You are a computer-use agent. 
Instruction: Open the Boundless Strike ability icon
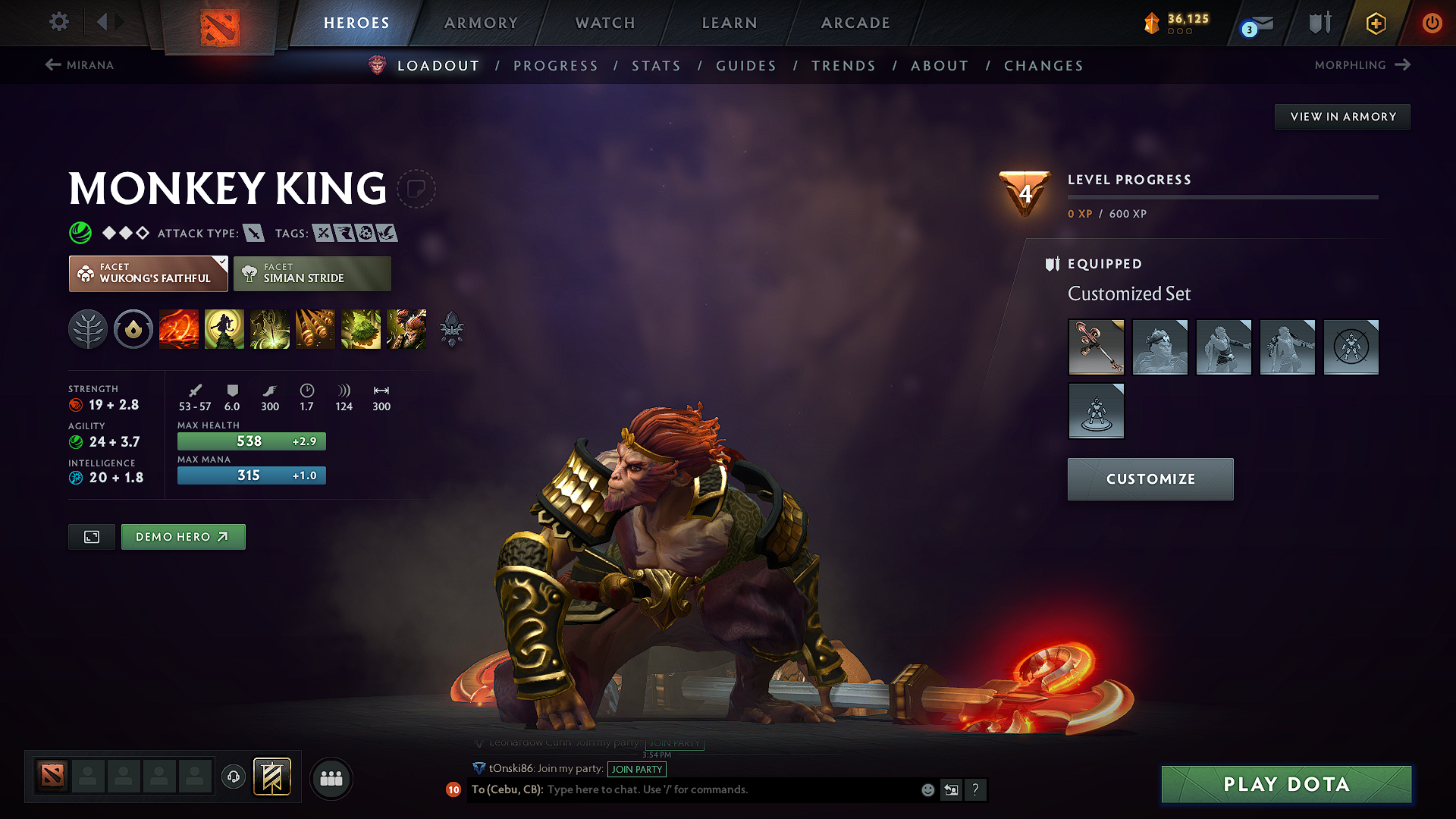(x=178, y=329)
